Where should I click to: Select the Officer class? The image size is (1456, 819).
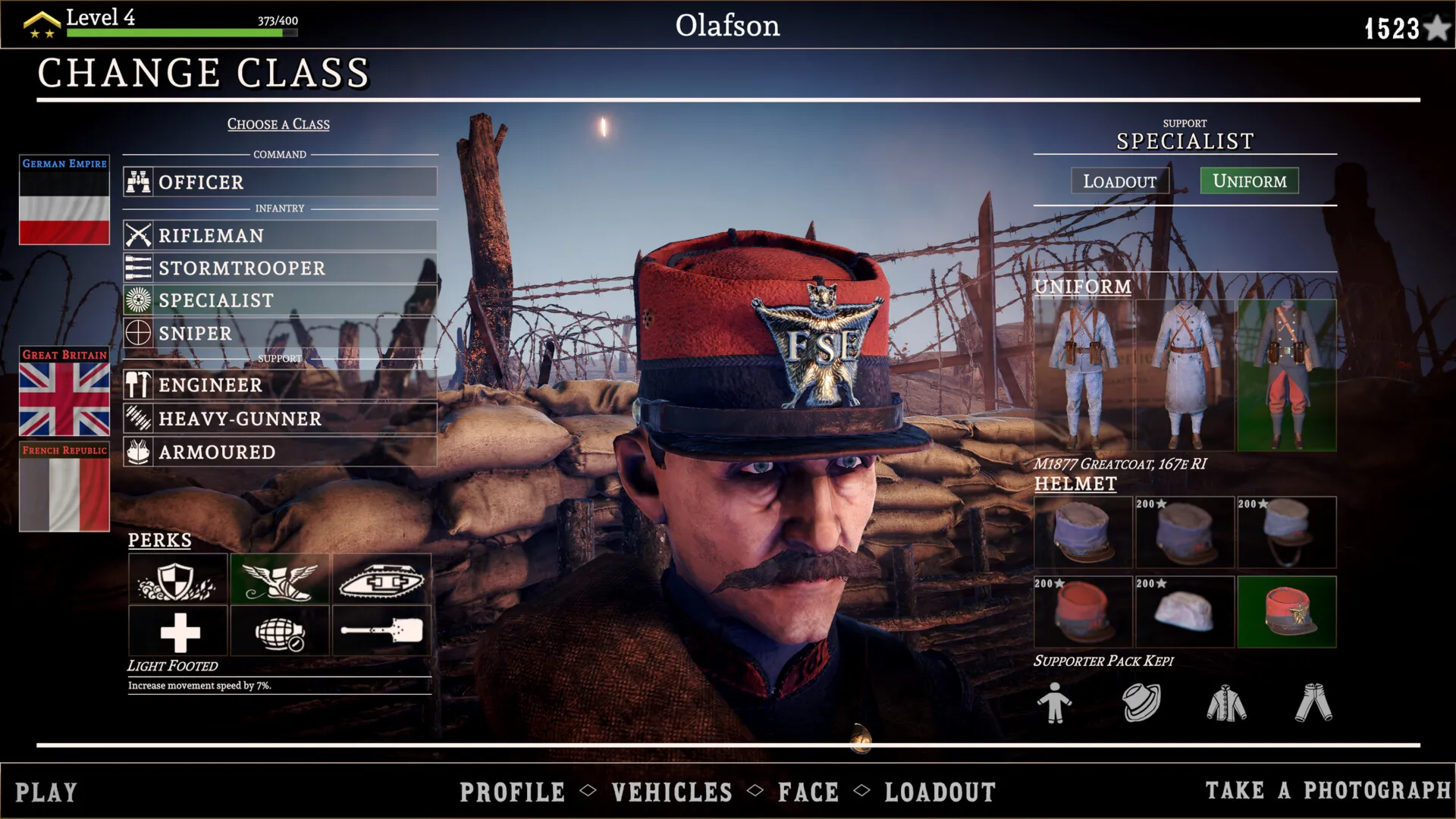tap(280, 182)
